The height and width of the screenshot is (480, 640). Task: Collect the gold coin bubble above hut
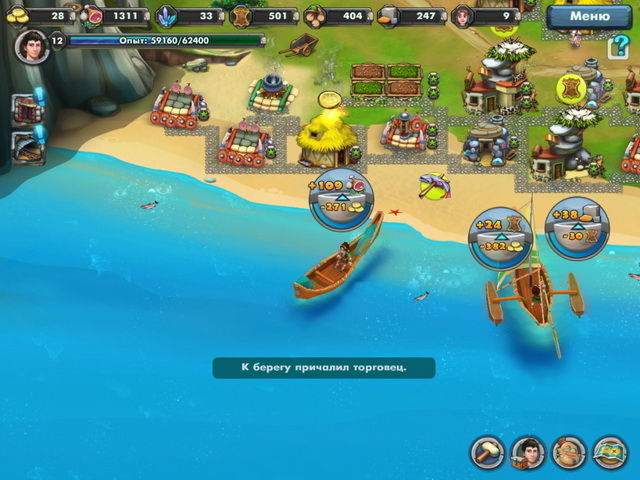pyautogui.click(x=330, y=100)
